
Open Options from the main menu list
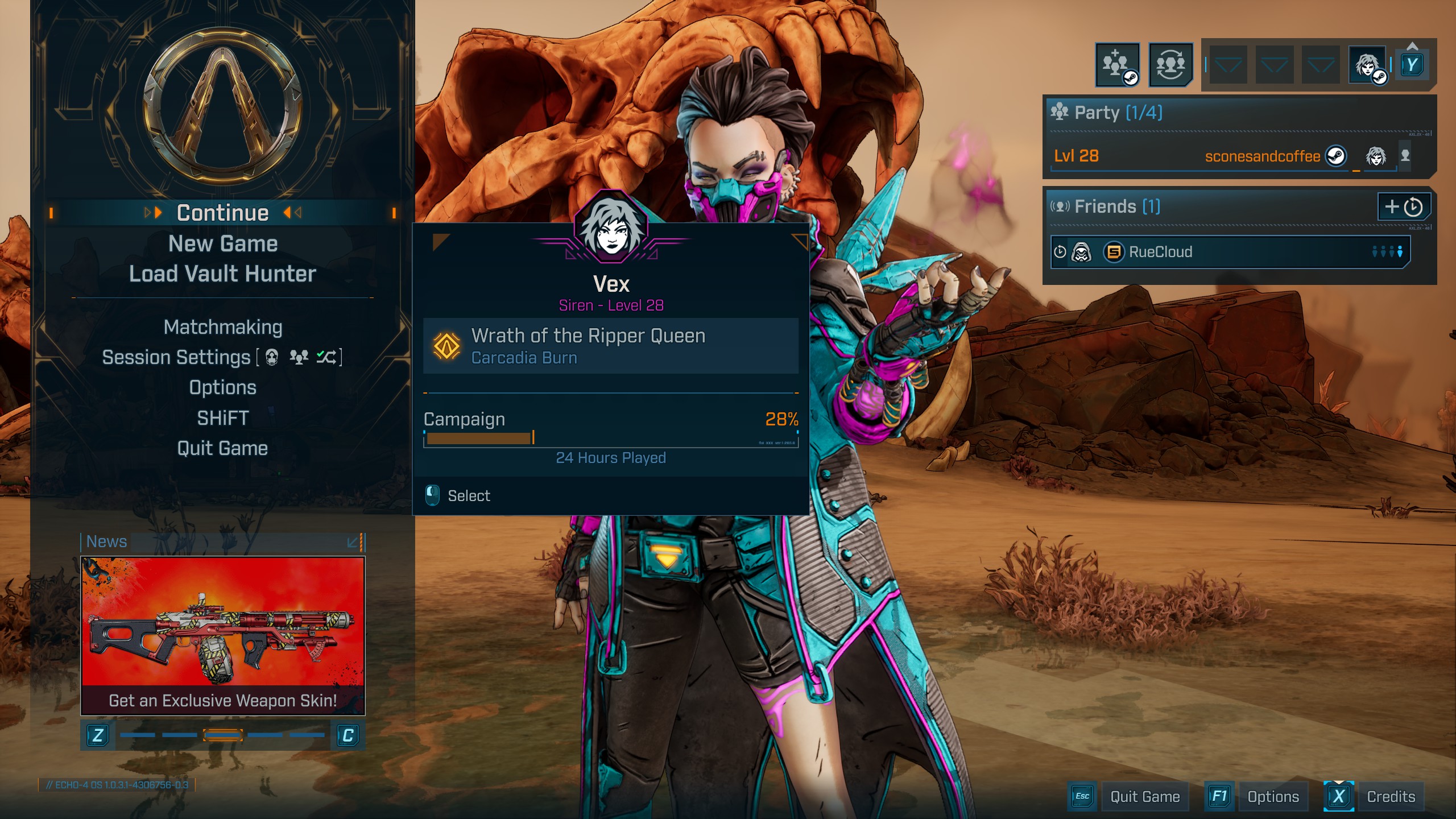point(222,387)
